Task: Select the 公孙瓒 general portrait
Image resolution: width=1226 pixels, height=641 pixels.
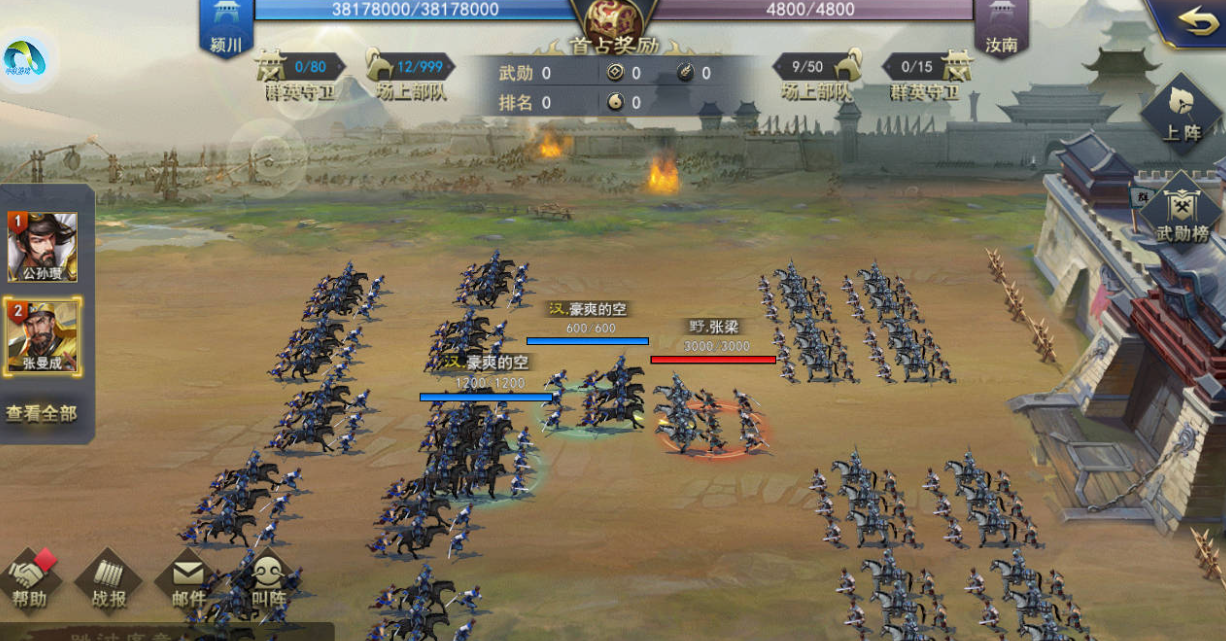Action: 42,246
